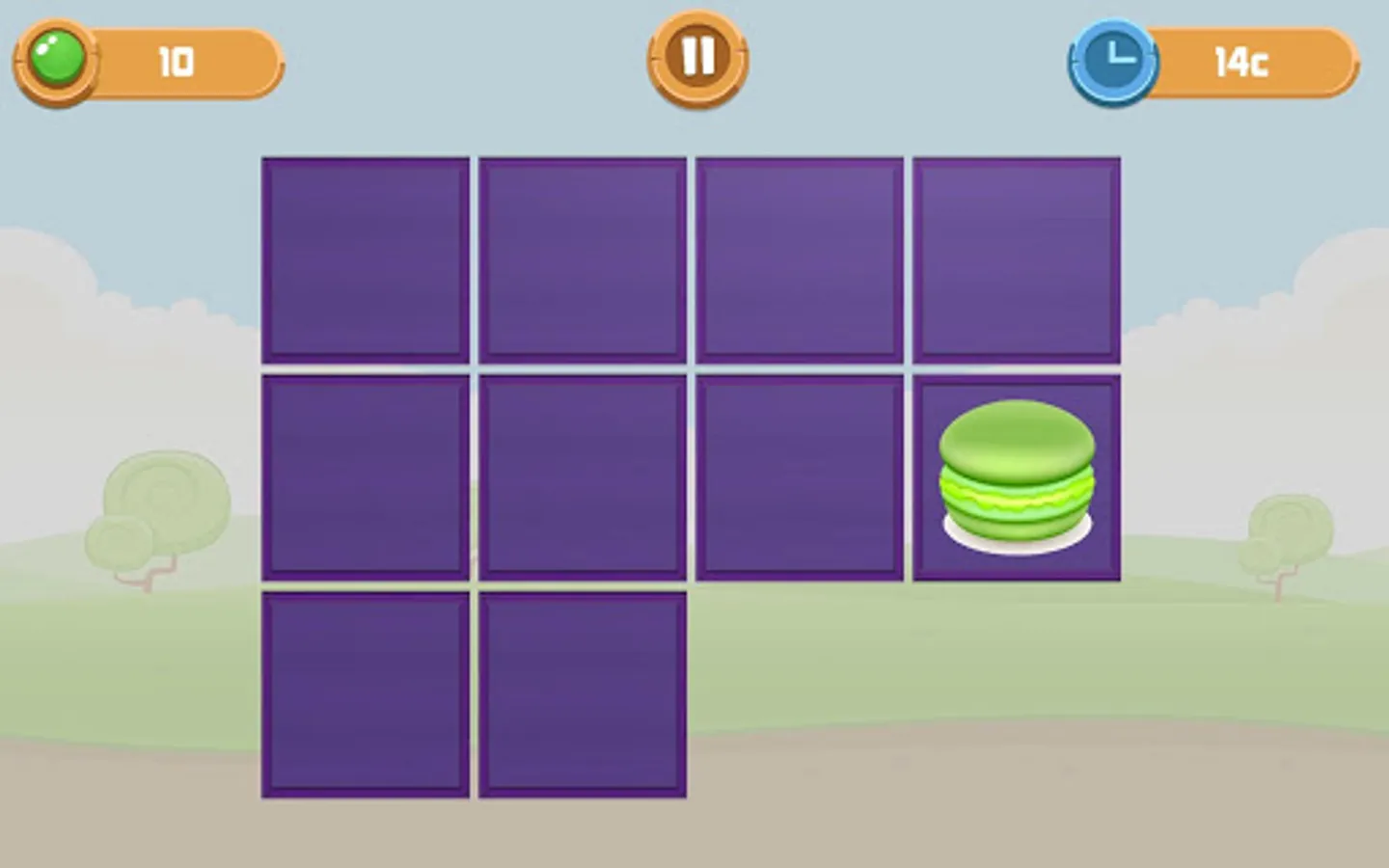
Task: Flip the third card in the top row
Action: coord(800,258)
